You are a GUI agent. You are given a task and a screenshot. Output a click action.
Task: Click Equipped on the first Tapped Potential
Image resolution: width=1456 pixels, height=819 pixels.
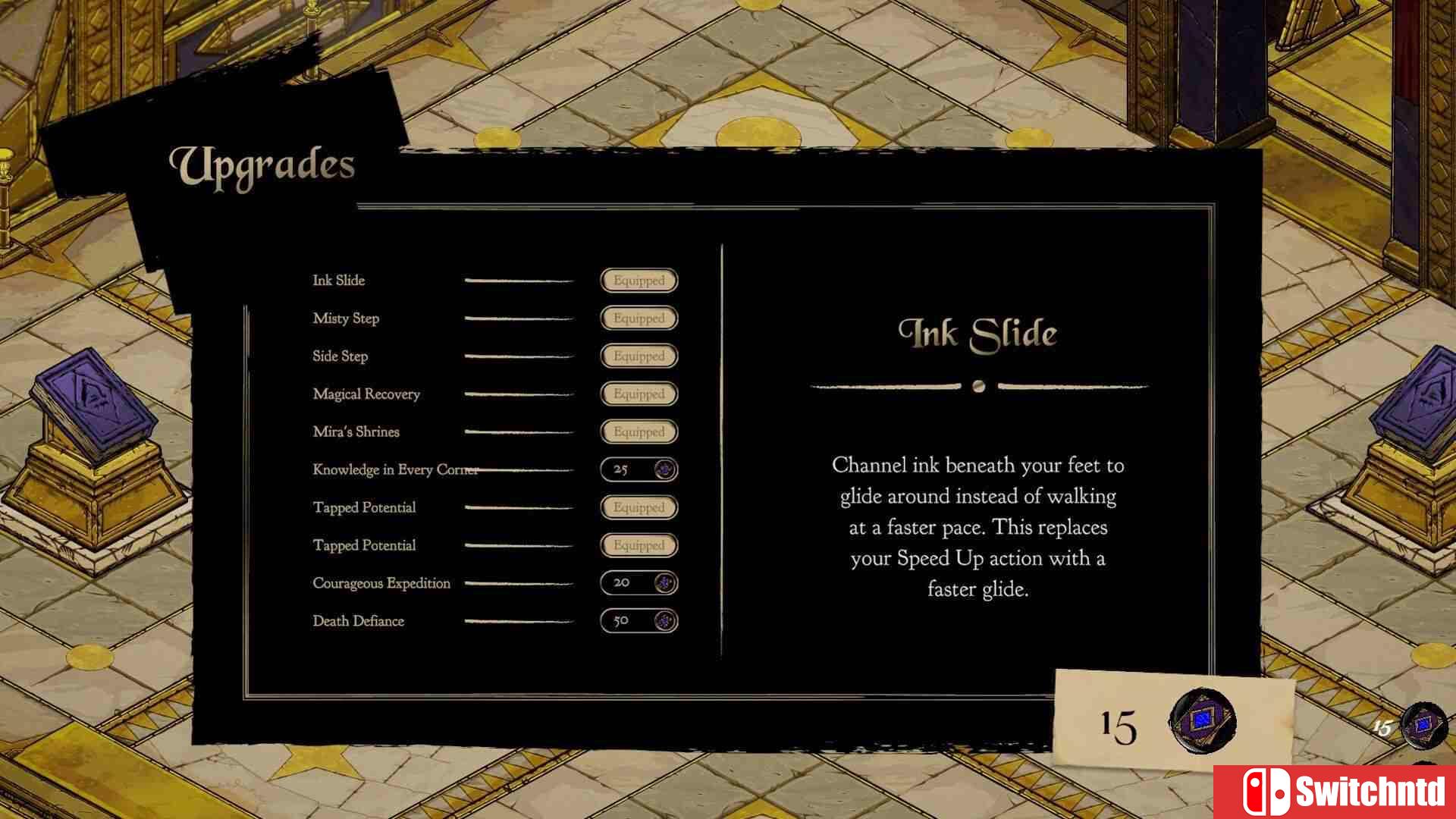638,507
